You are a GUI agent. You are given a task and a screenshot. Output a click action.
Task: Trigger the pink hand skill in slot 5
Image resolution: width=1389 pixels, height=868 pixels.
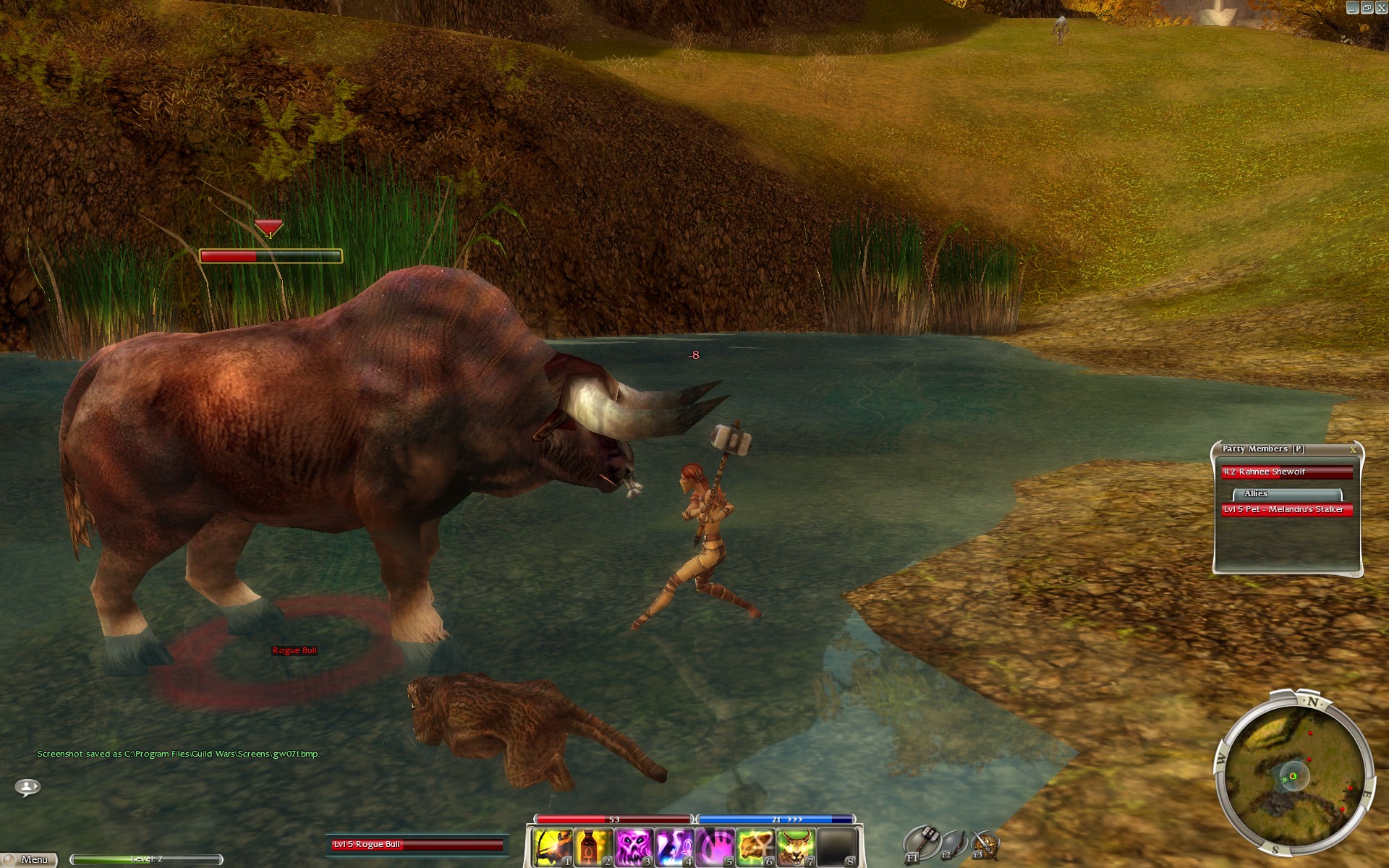click(715, 847)
